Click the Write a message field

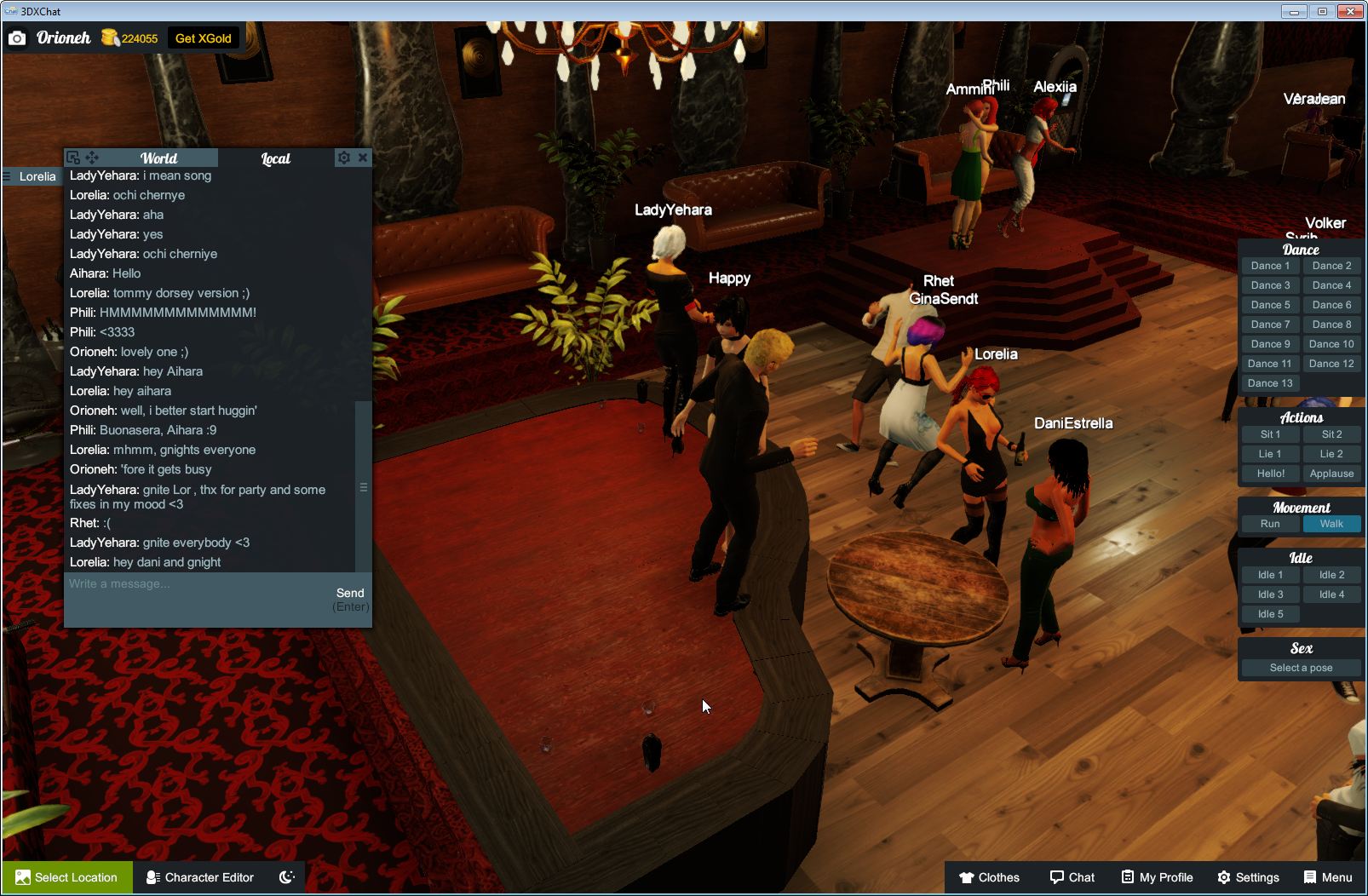(170, 584)
